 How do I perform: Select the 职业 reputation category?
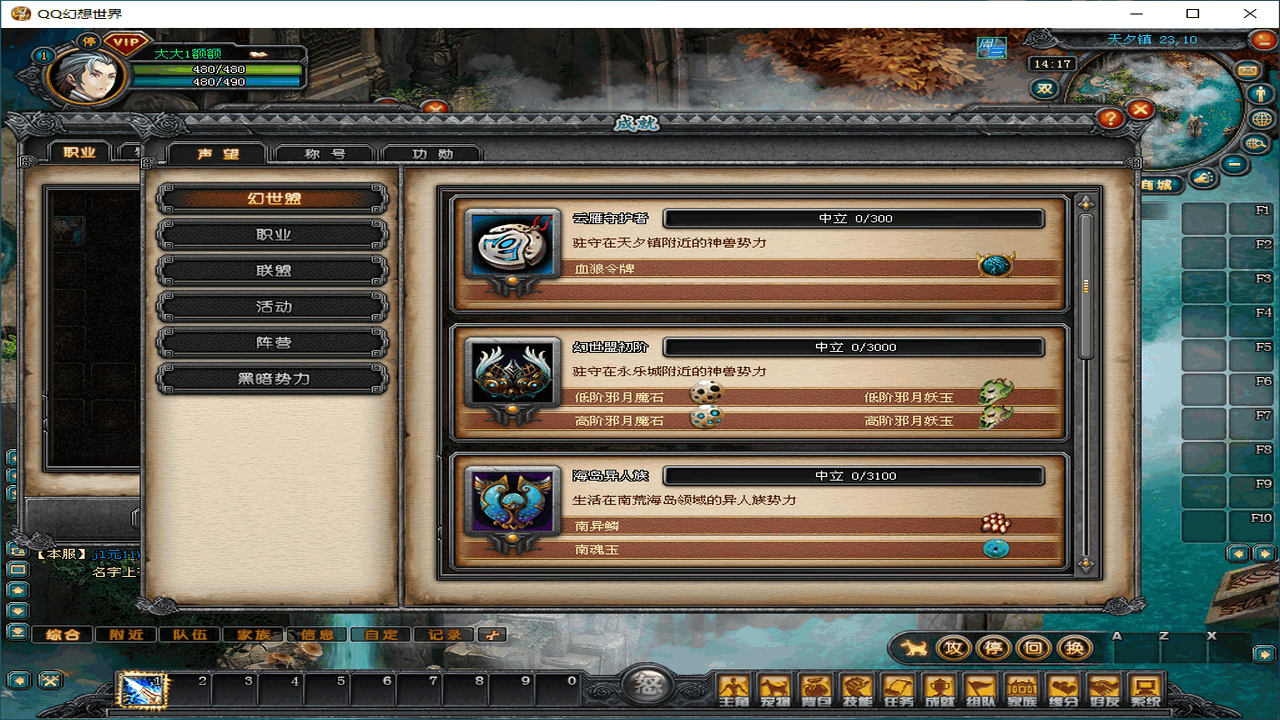(273, 235)
